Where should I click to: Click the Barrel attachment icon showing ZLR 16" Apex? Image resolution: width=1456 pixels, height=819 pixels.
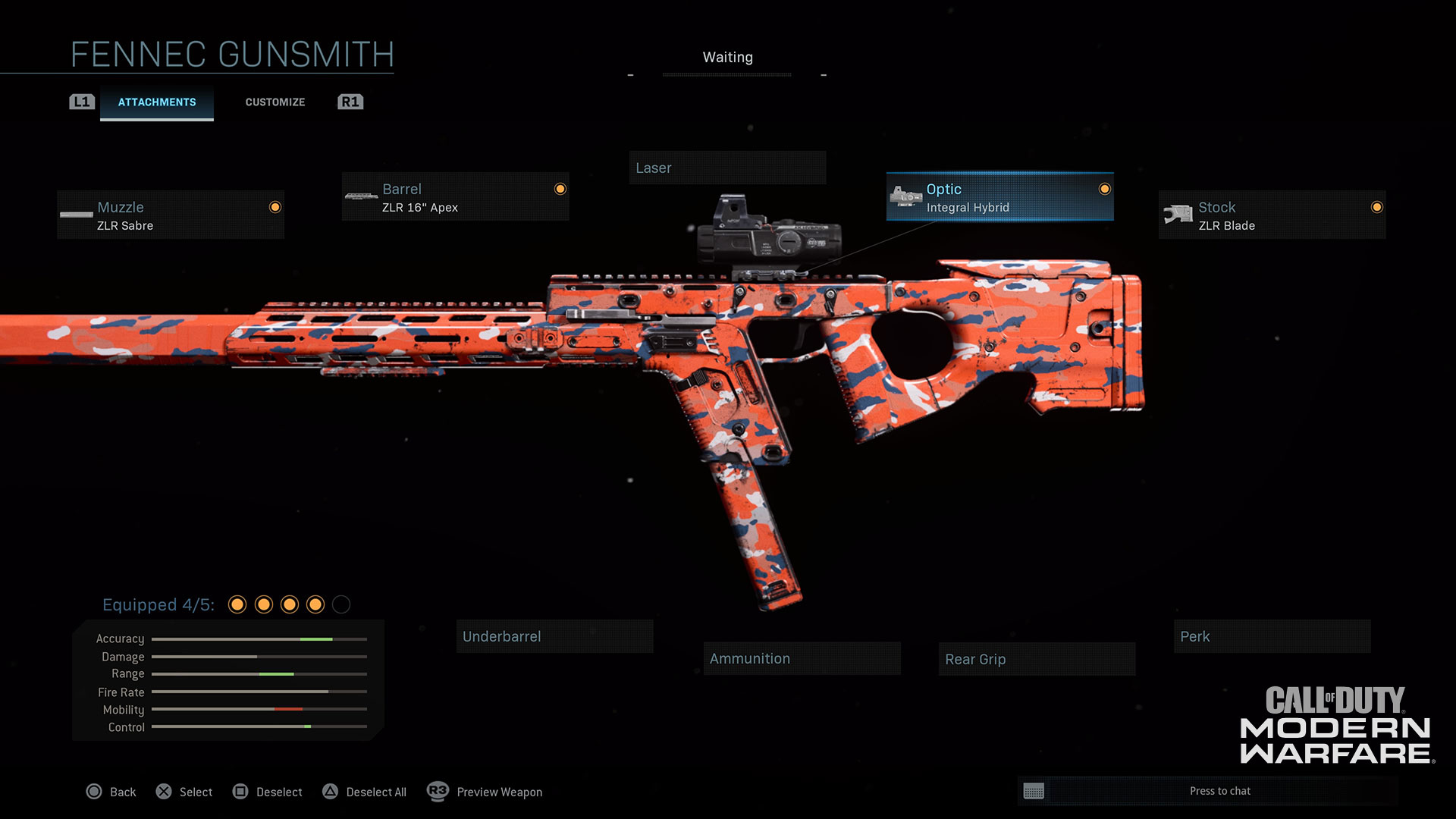click(x=360, y=196)
